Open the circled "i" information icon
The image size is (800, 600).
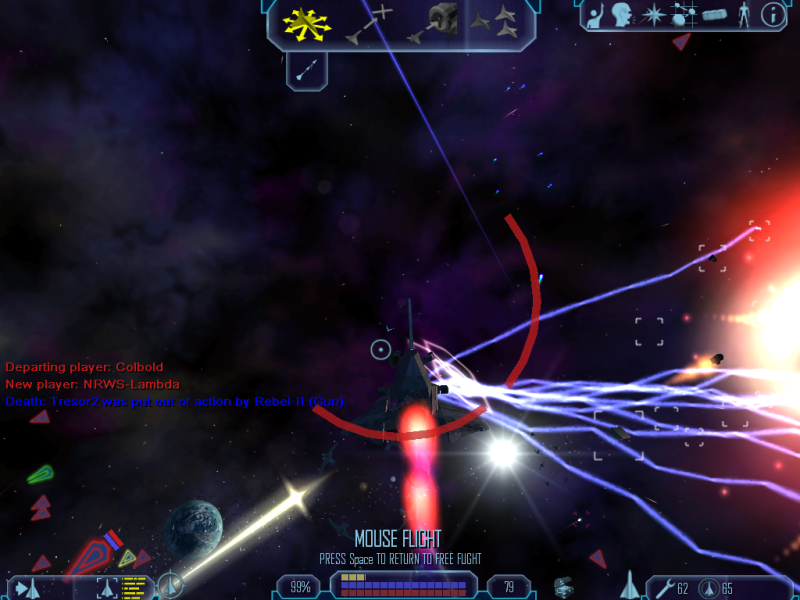coord(772,15)
